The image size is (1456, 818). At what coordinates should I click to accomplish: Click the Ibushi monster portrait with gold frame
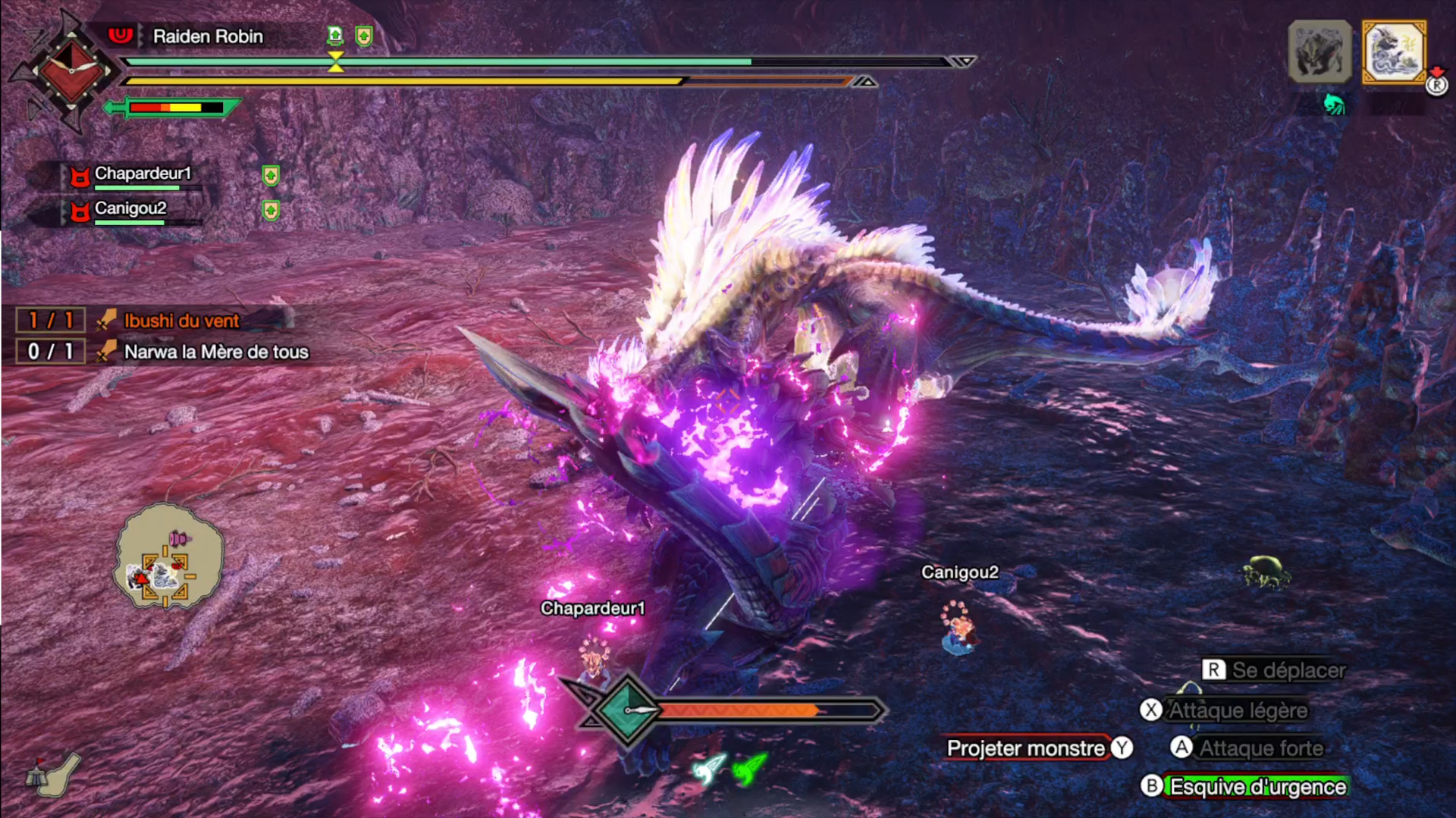(1394, 52)
